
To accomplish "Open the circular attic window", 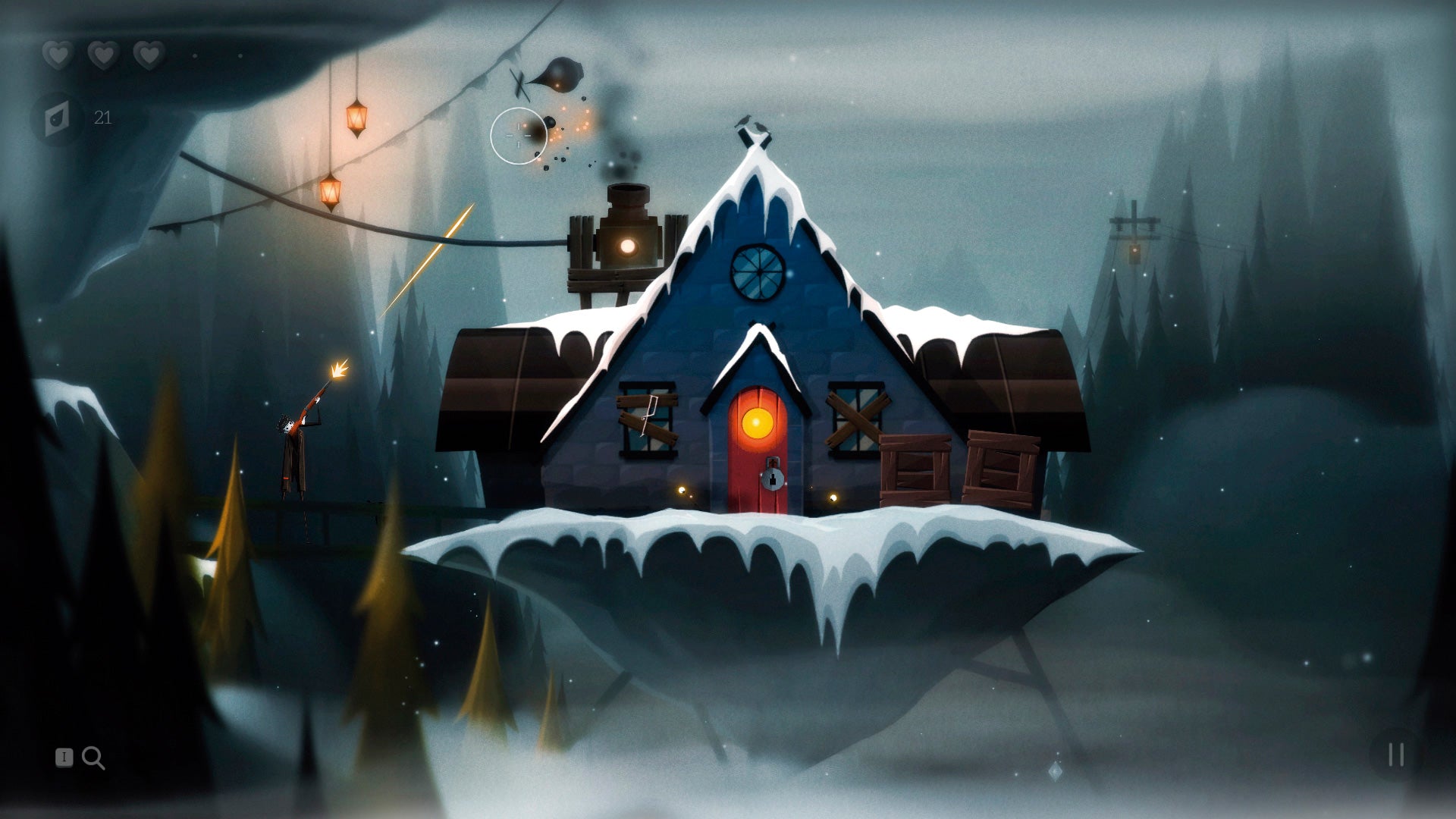I will point(759,273).
